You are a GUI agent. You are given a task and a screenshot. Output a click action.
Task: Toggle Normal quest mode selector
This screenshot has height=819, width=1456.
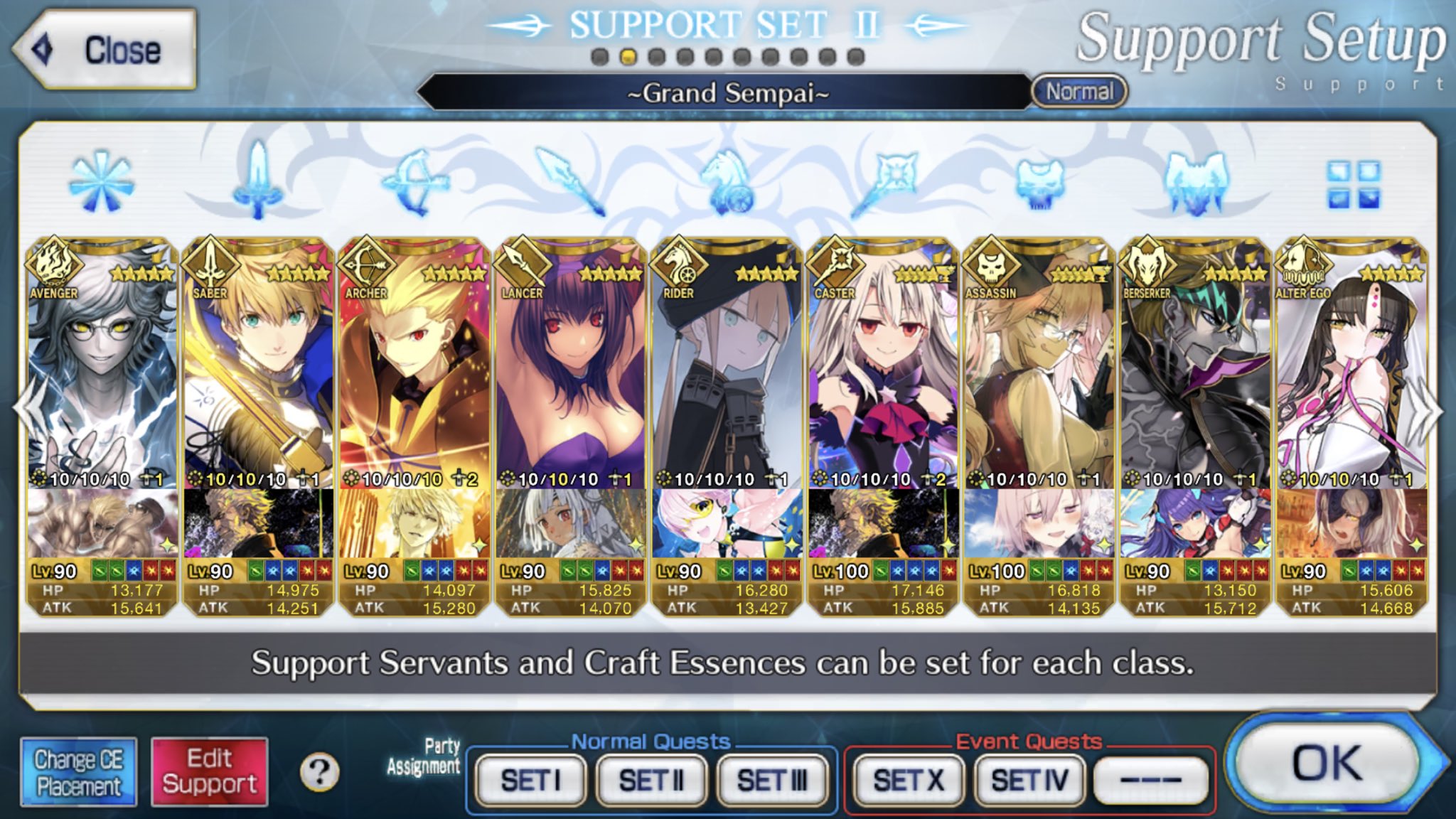1079,91
